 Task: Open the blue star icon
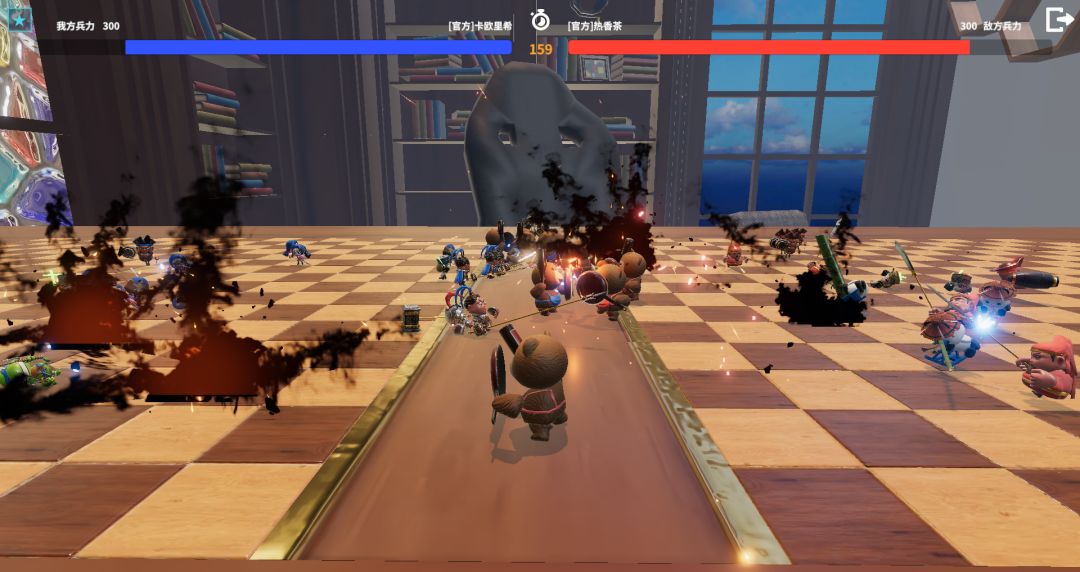[20, 19]
